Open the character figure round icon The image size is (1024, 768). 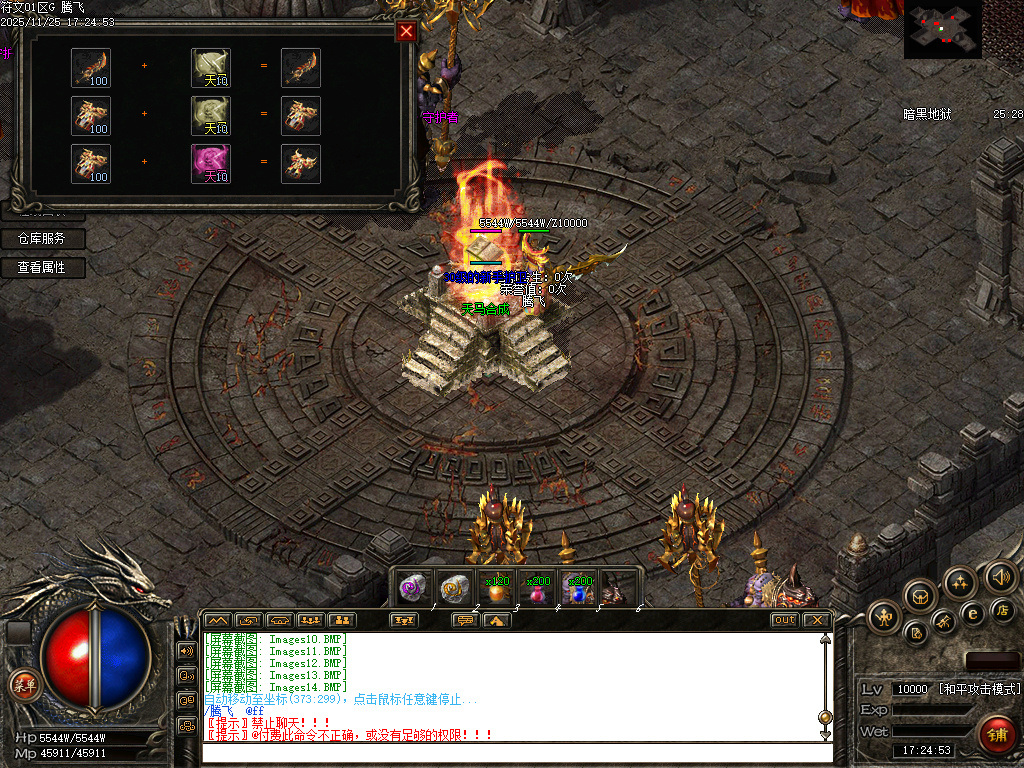pyautogui.click(x=884, y=617)
